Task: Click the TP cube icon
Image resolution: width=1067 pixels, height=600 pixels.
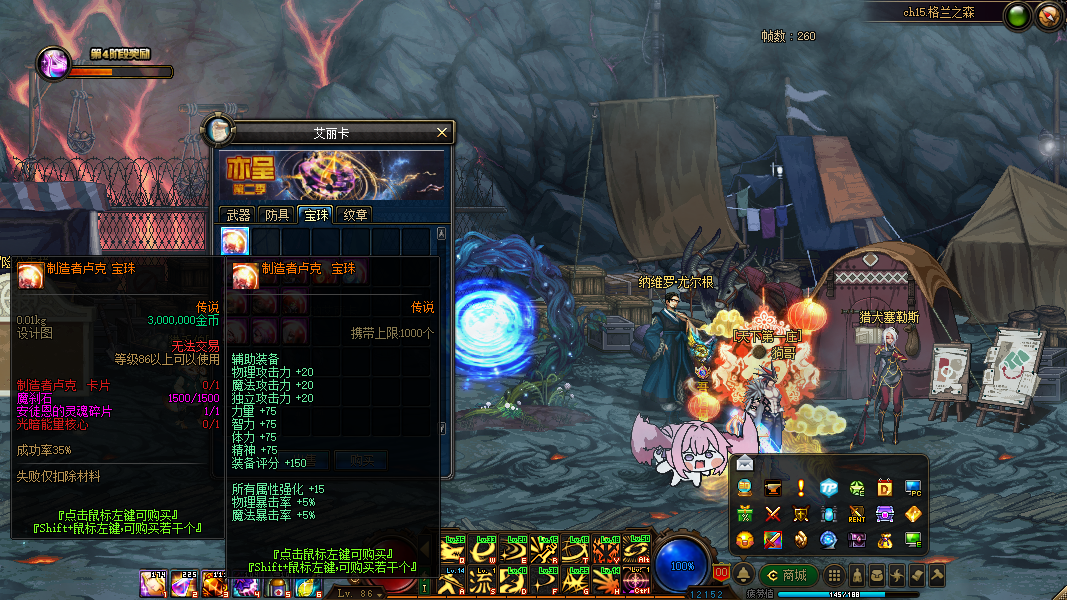Action: pyautogui.click(x=829, y=488)
